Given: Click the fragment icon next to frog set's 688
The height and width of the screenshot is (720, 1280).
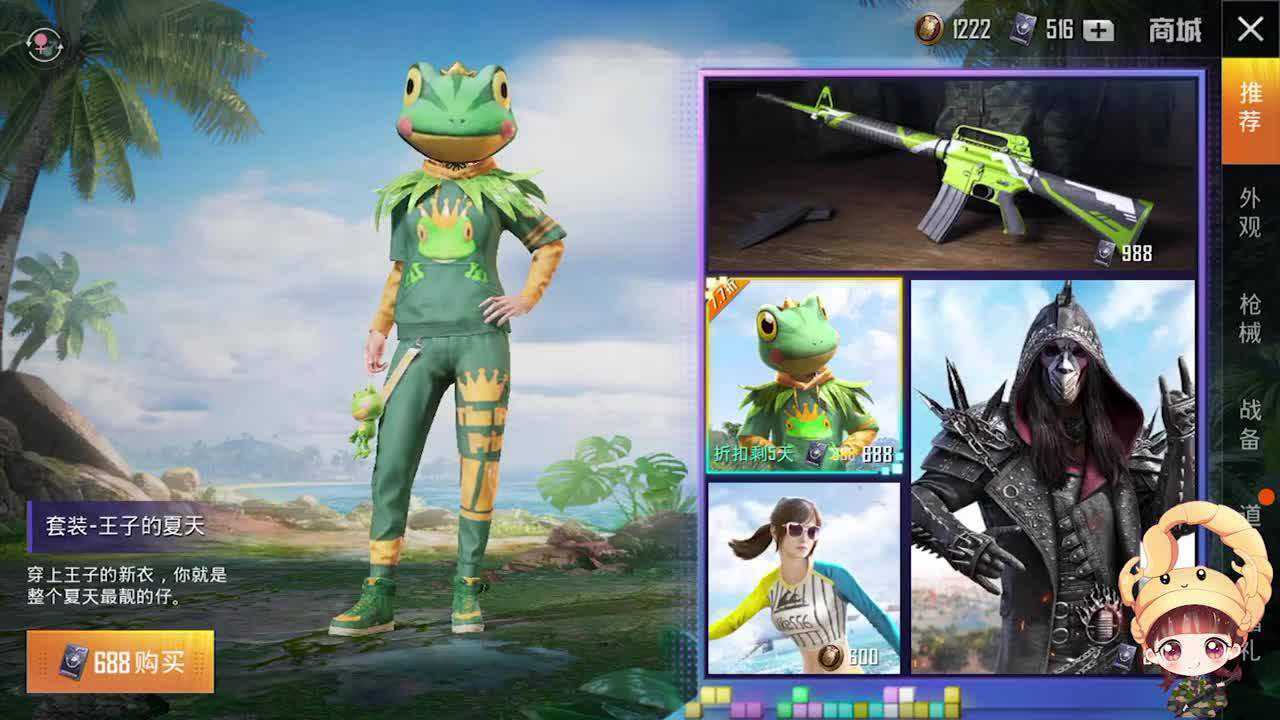Looking at the screenshot, I should click(816, 453).
